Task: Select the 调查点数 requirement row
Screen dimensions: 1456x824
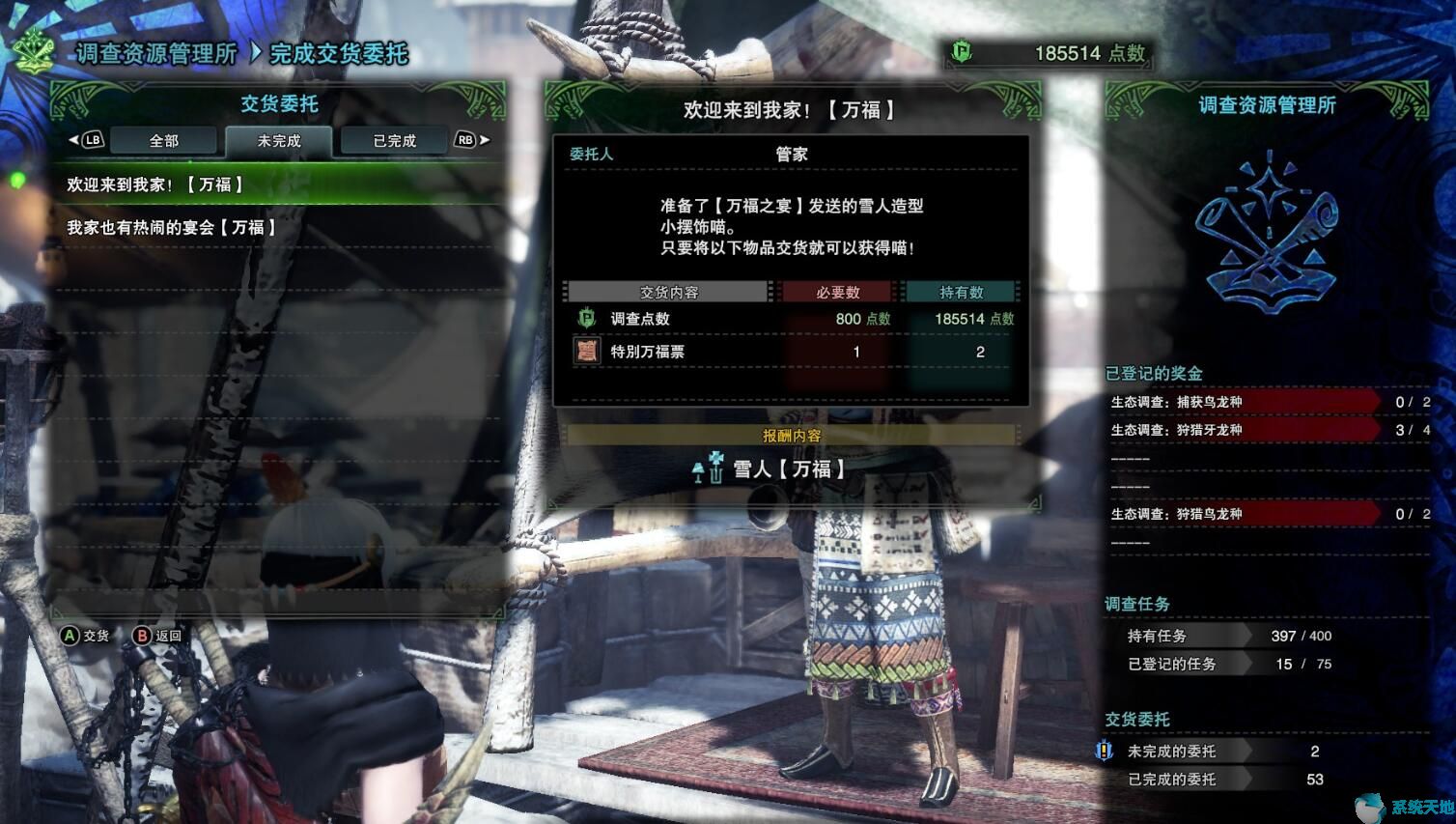Action: (792, 319)
